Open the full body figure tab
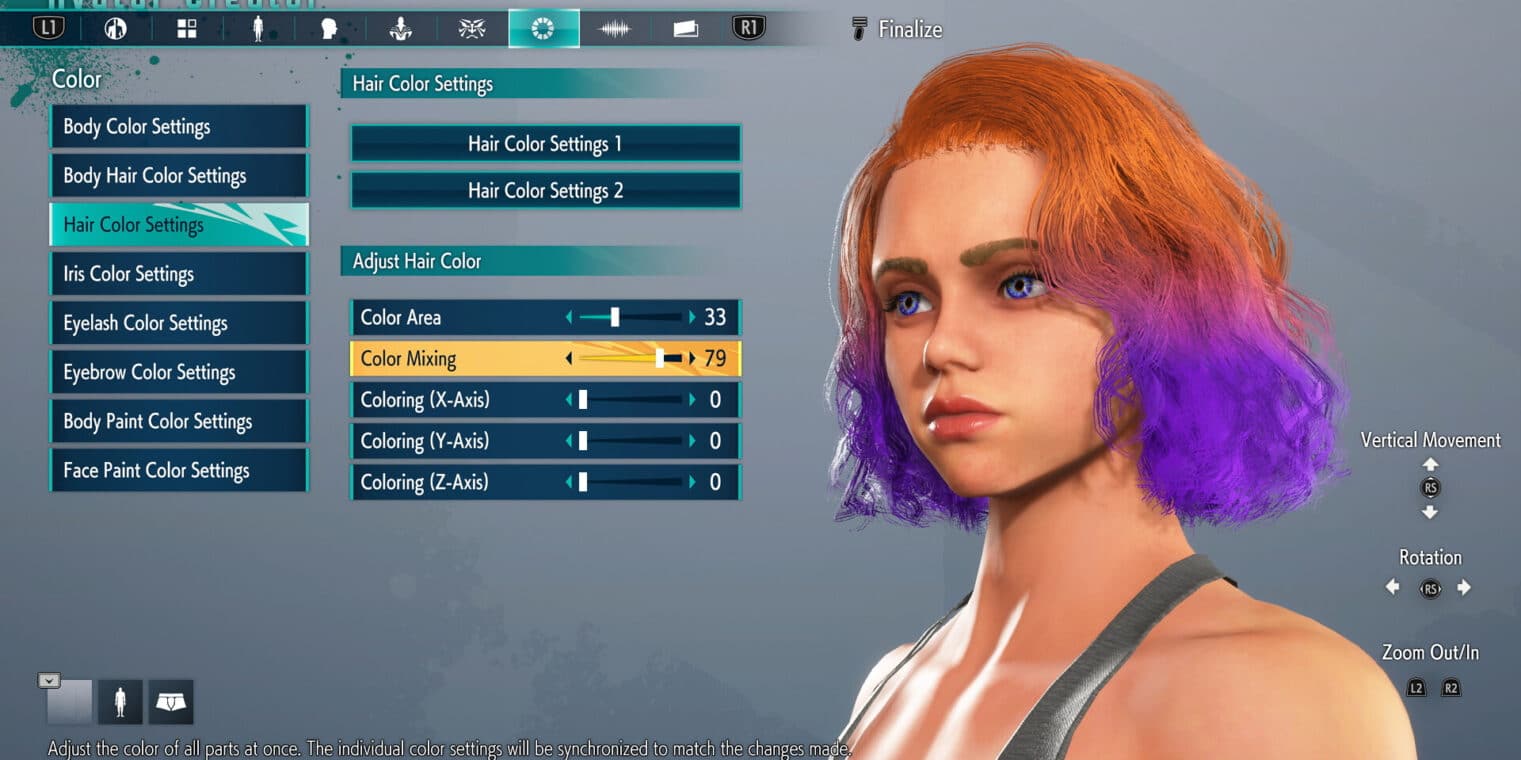The height and width of the screenshot is (760, 1521). [258, 29]
